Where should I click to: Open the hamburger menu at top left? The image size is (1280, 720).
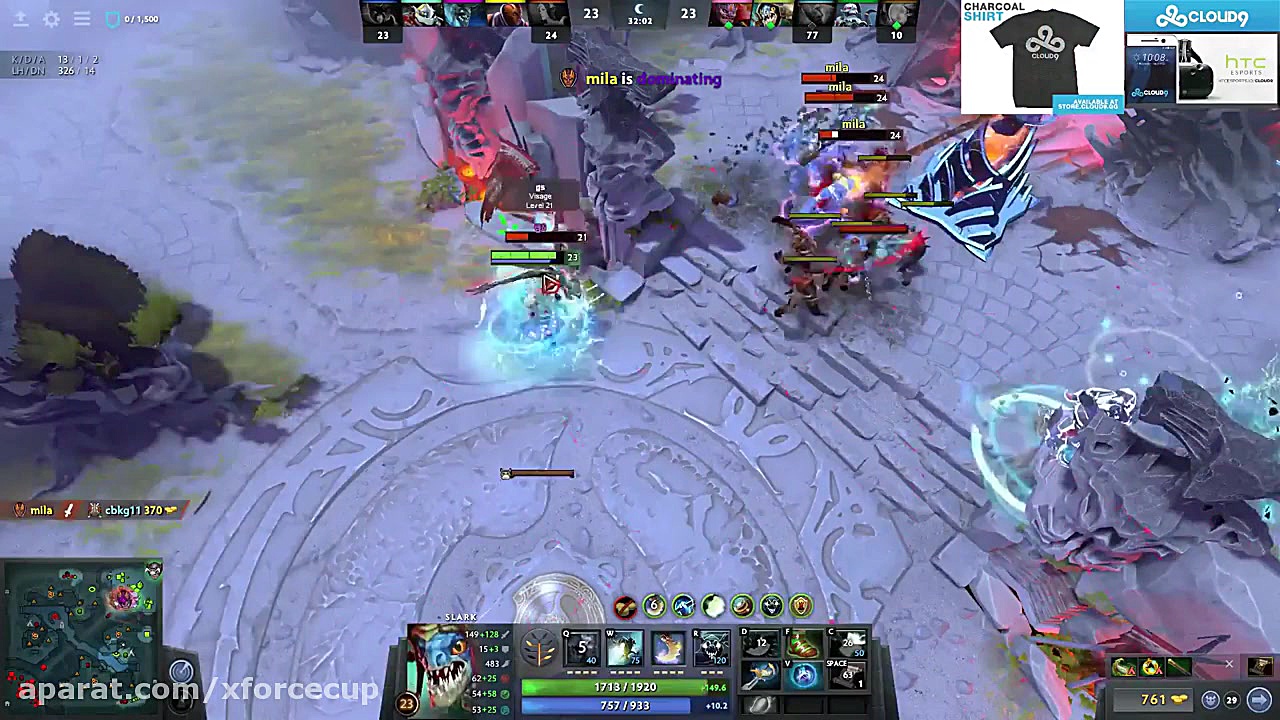coord(82,18)
